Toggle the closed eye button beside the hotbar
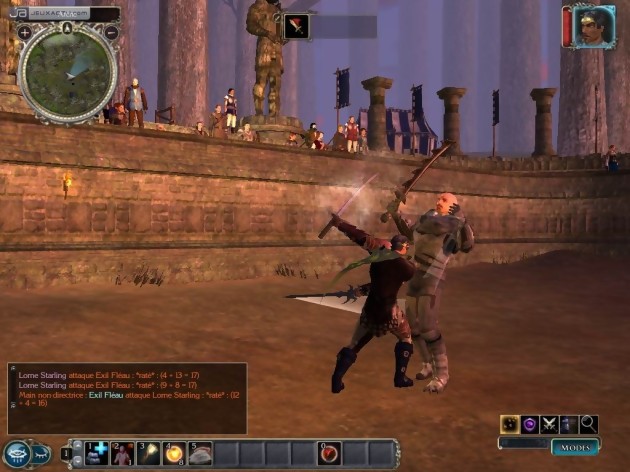630x472 pixels. click(x=39, y=453)
